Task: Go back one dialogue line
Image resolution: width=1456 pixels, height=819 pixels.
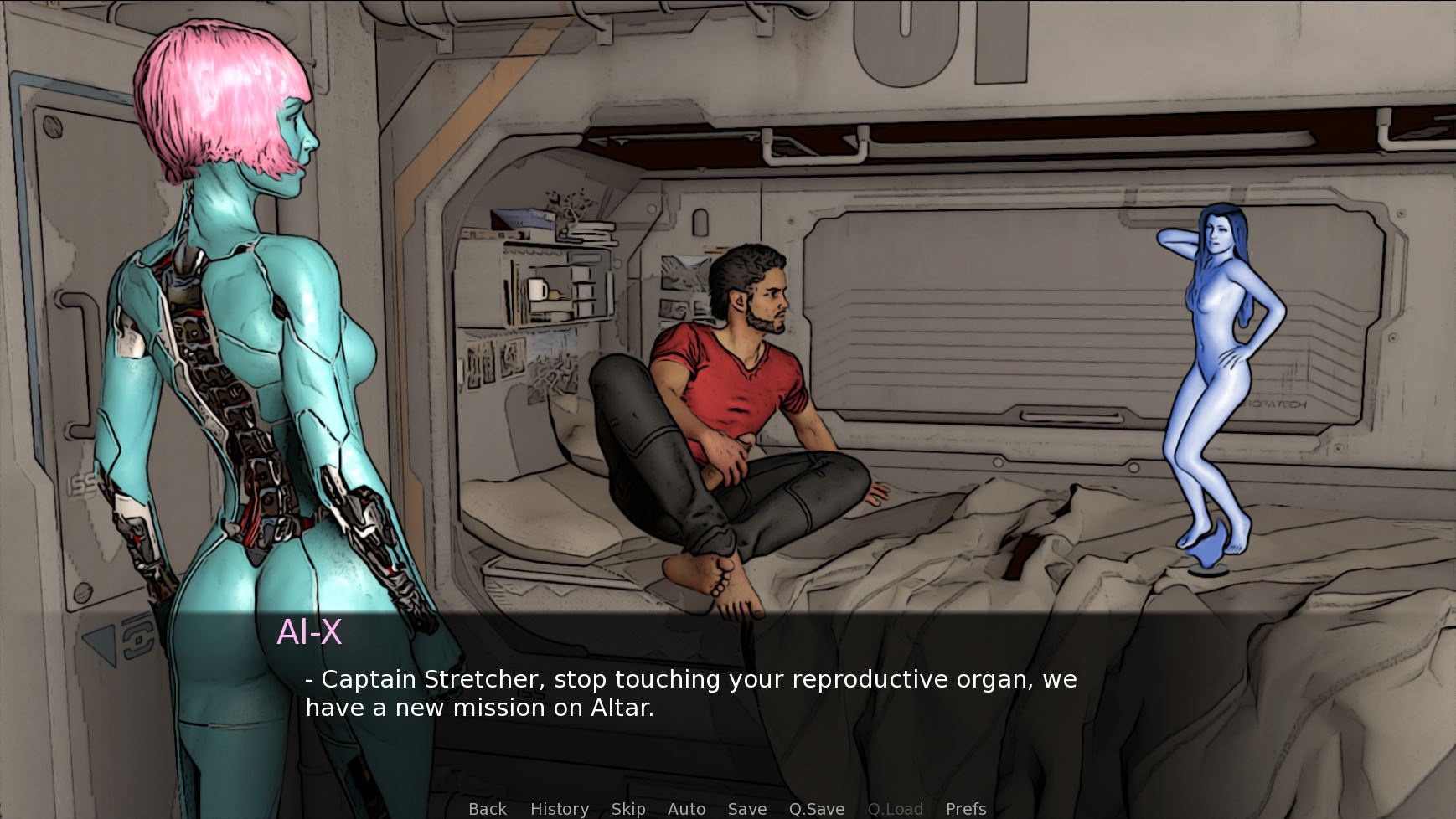Action: pos(488,808)
